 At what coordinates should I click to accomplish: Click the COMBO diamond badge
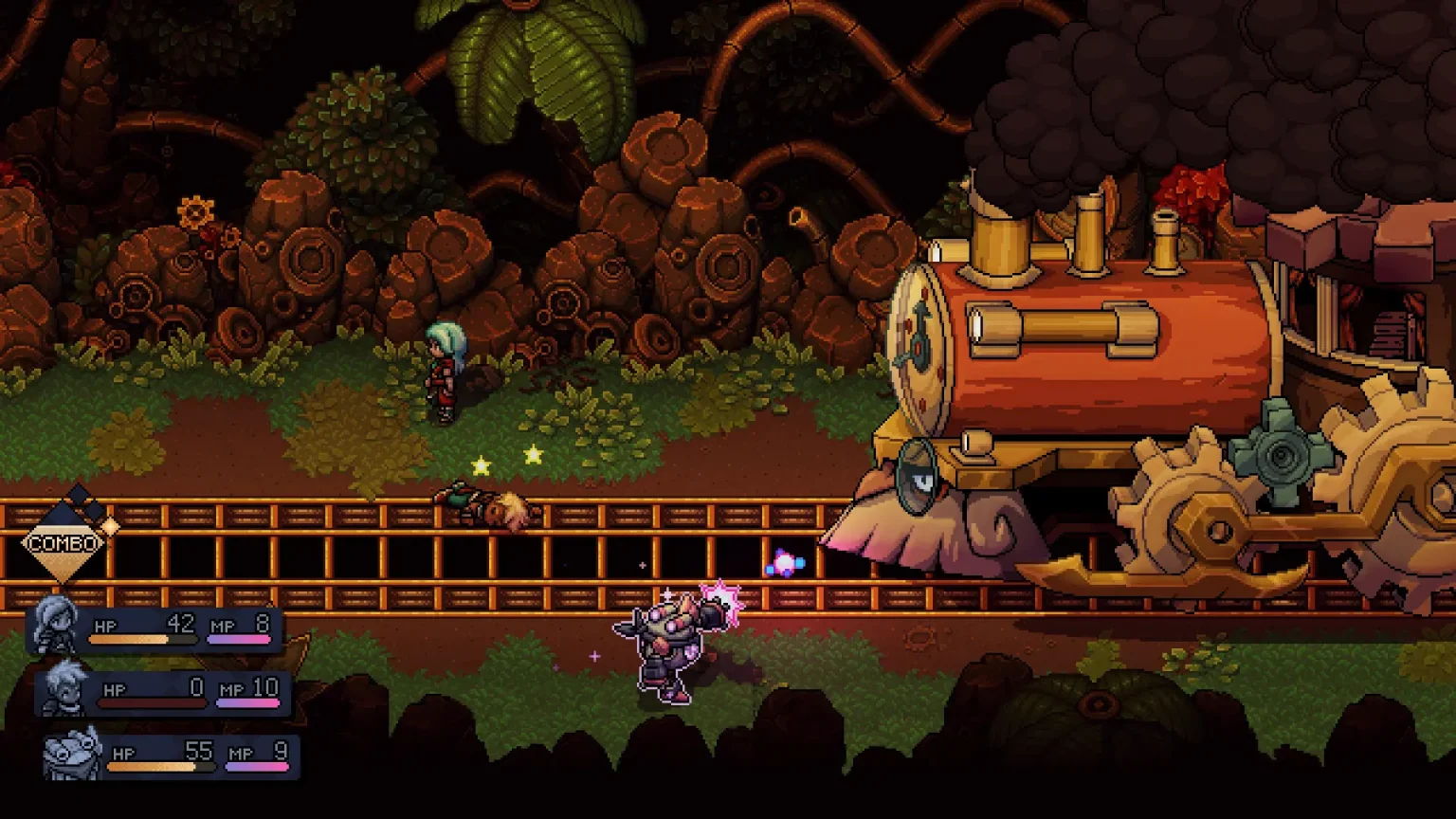[64, 543]
